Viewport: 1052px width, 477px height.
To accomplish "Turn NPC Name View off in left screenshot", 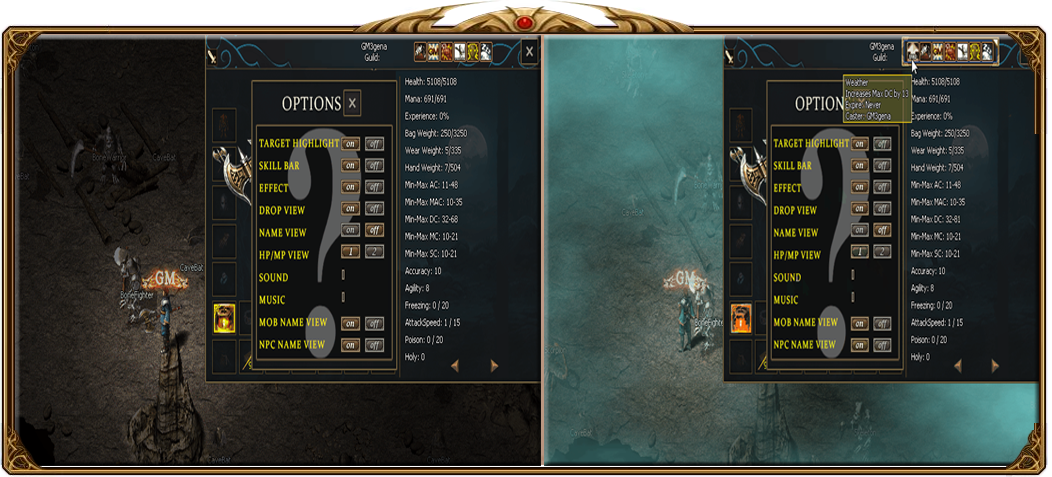I will click(x=374, y=345).
